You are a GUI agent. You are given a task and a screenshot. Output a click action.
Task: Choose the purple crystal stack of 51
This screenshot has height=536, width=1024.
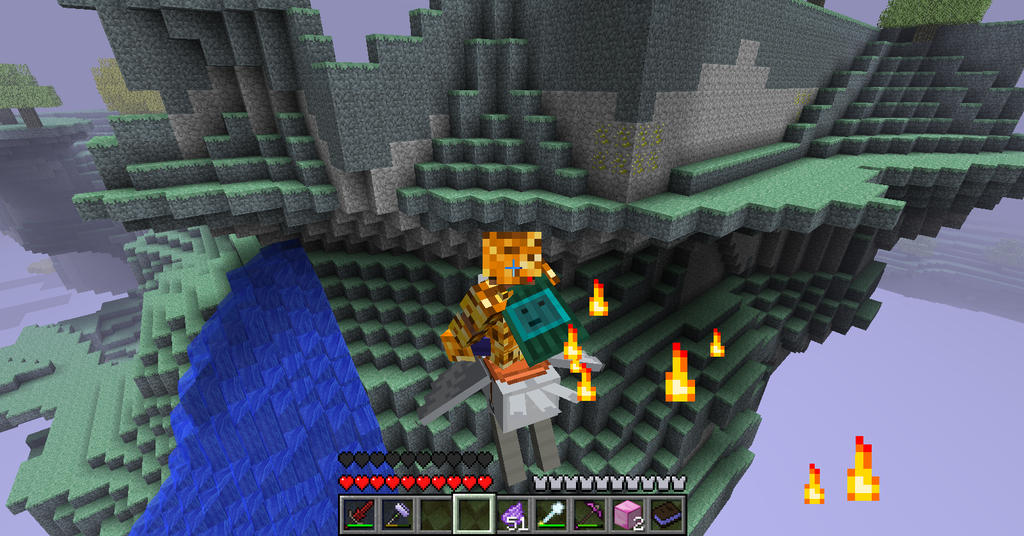click(x=512, y=515)
